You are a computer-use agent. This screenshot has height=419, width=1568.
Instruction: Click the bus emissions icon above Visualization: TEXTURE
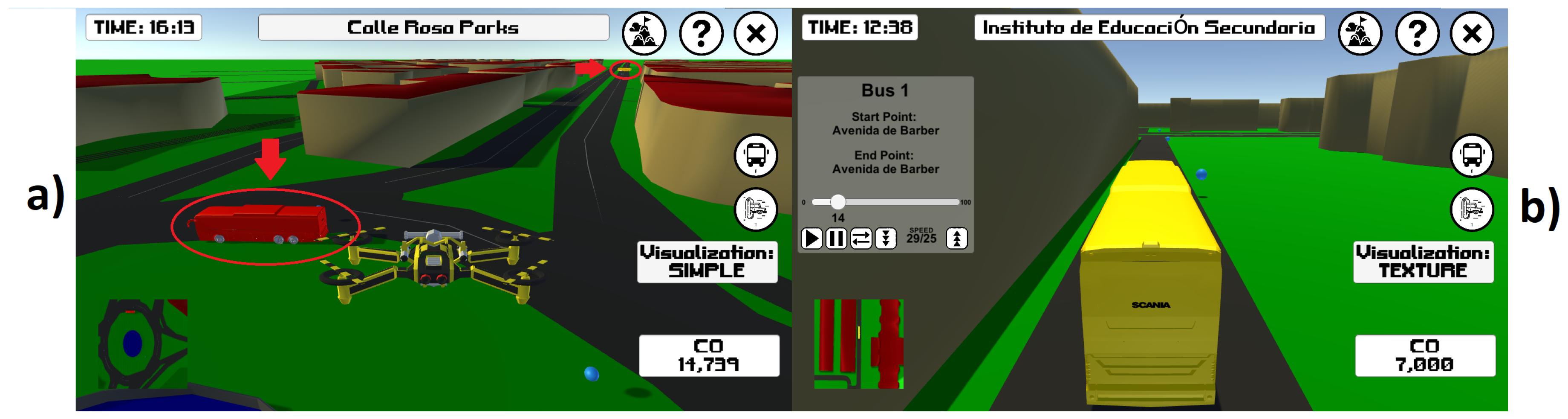pos(1472,209)
